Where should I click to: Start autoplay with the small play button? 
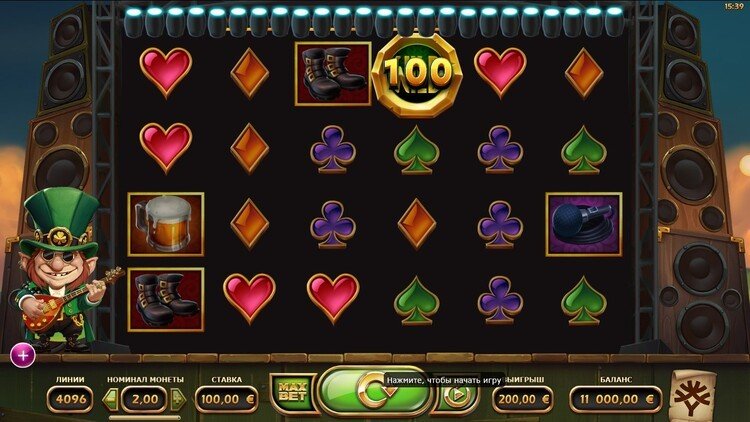tap(459, 395)
